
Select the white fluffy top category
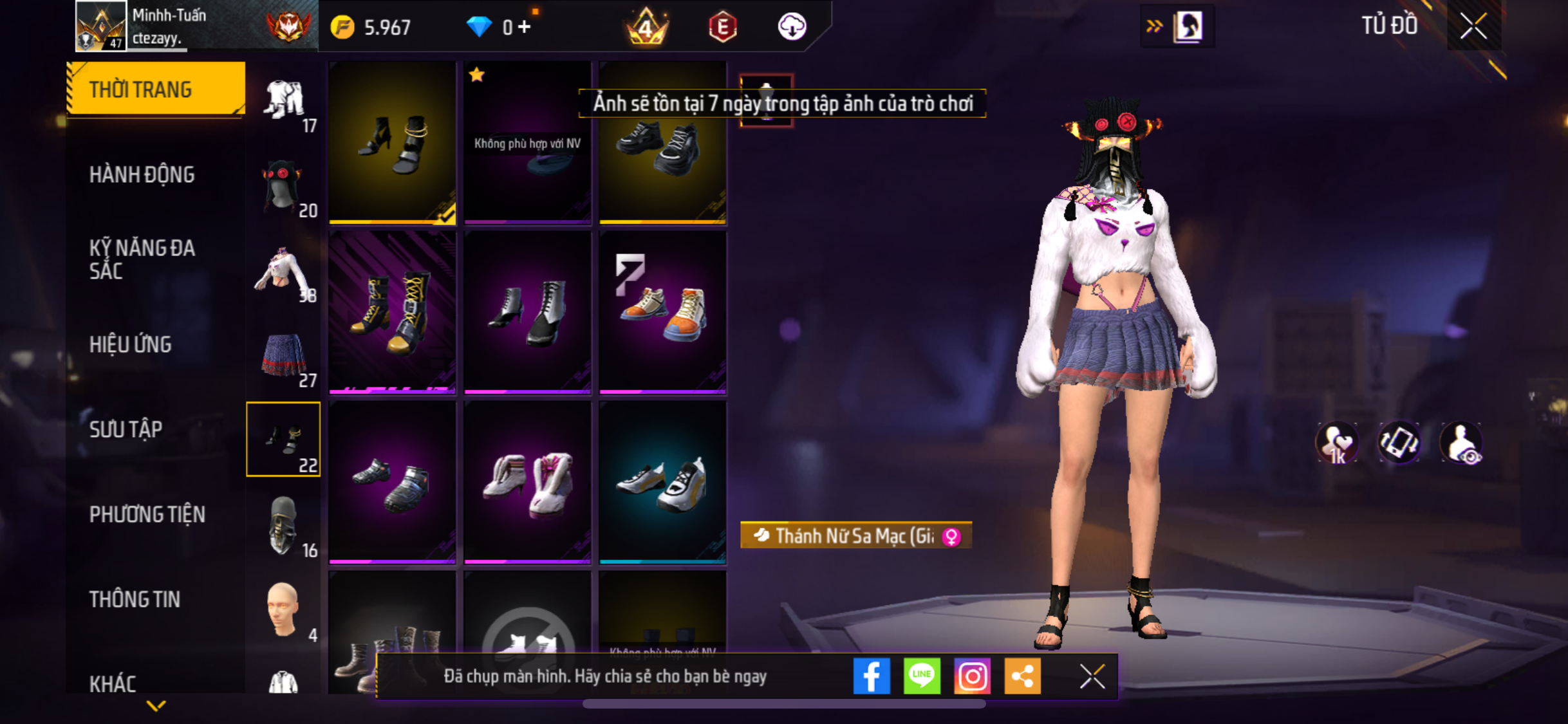tap(284, 273)
